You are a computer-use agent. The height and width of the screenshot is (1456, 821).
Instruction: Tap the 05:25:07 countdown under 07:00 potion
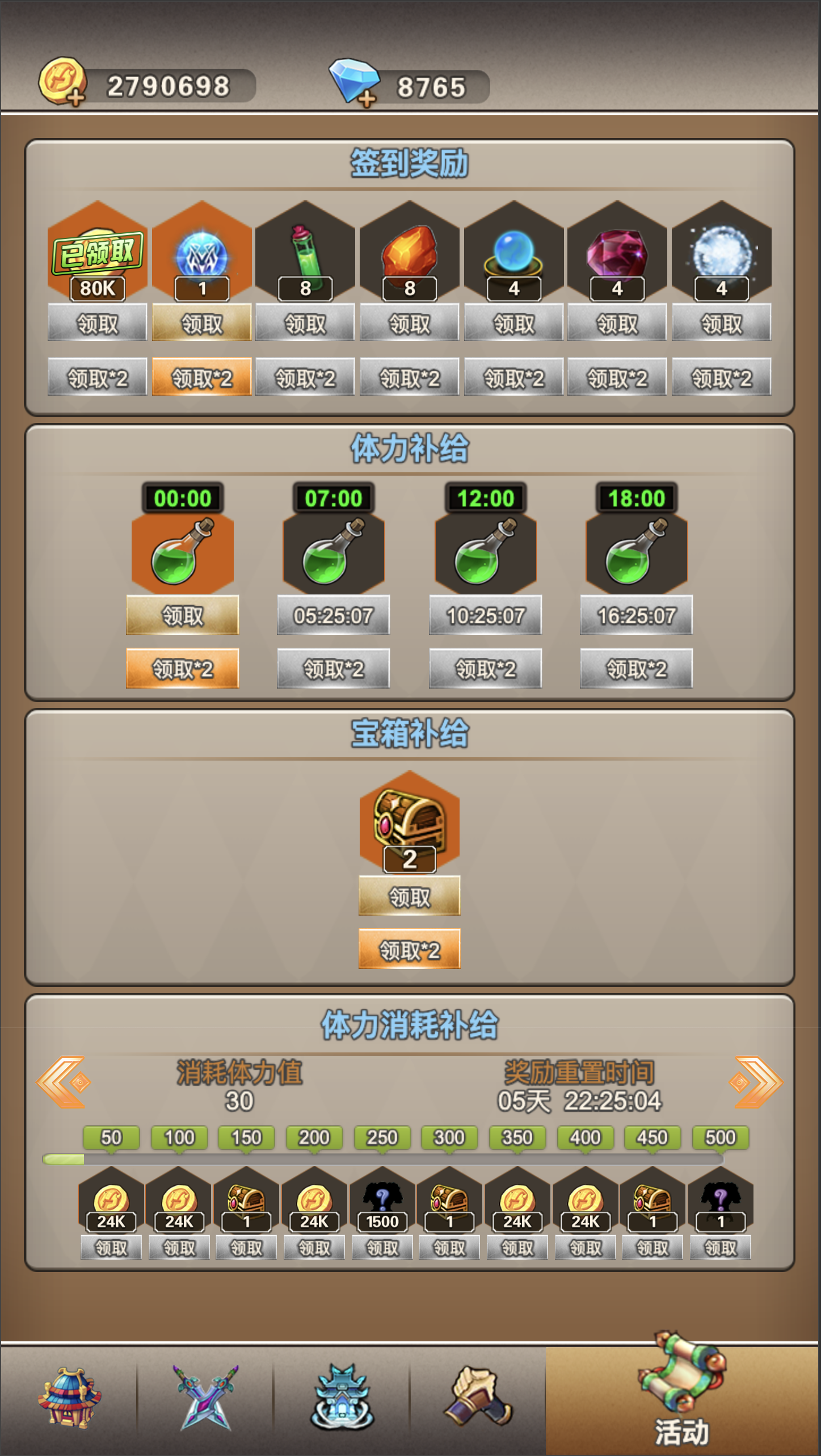[x=332, y=615]
